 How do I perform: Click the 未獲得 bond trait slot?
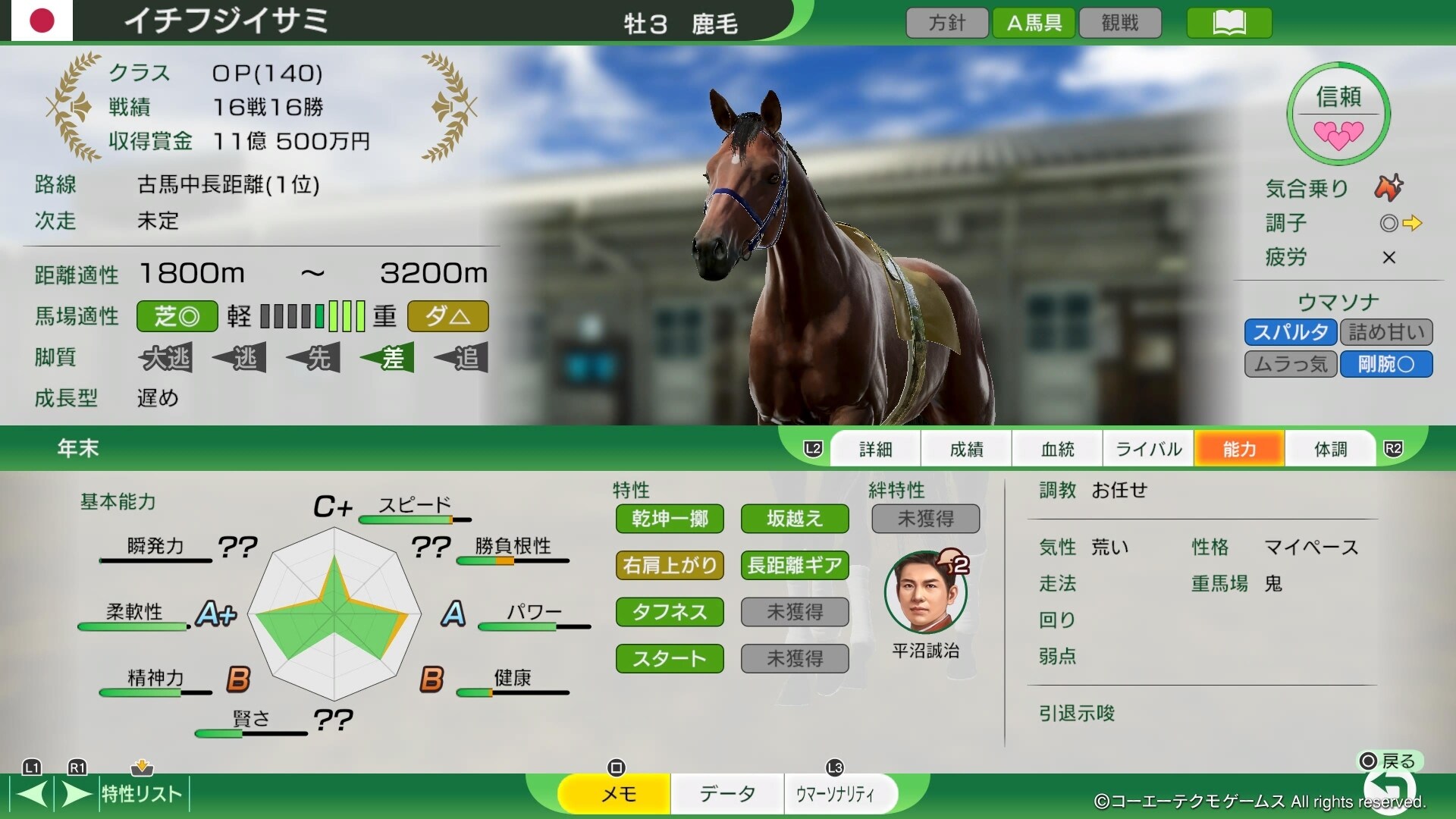tap(925, 519)
